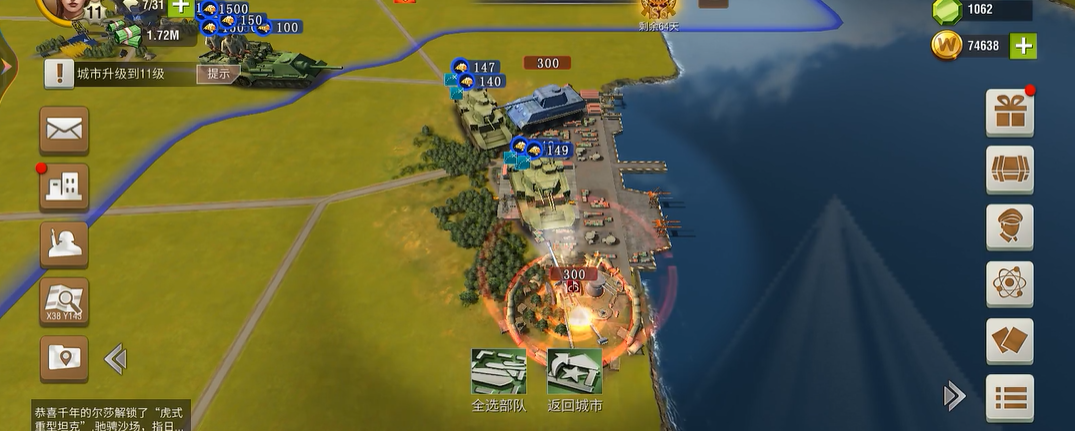1075x431 pixels.
Task: Open the officer portrait icon
Action: 1009,226
